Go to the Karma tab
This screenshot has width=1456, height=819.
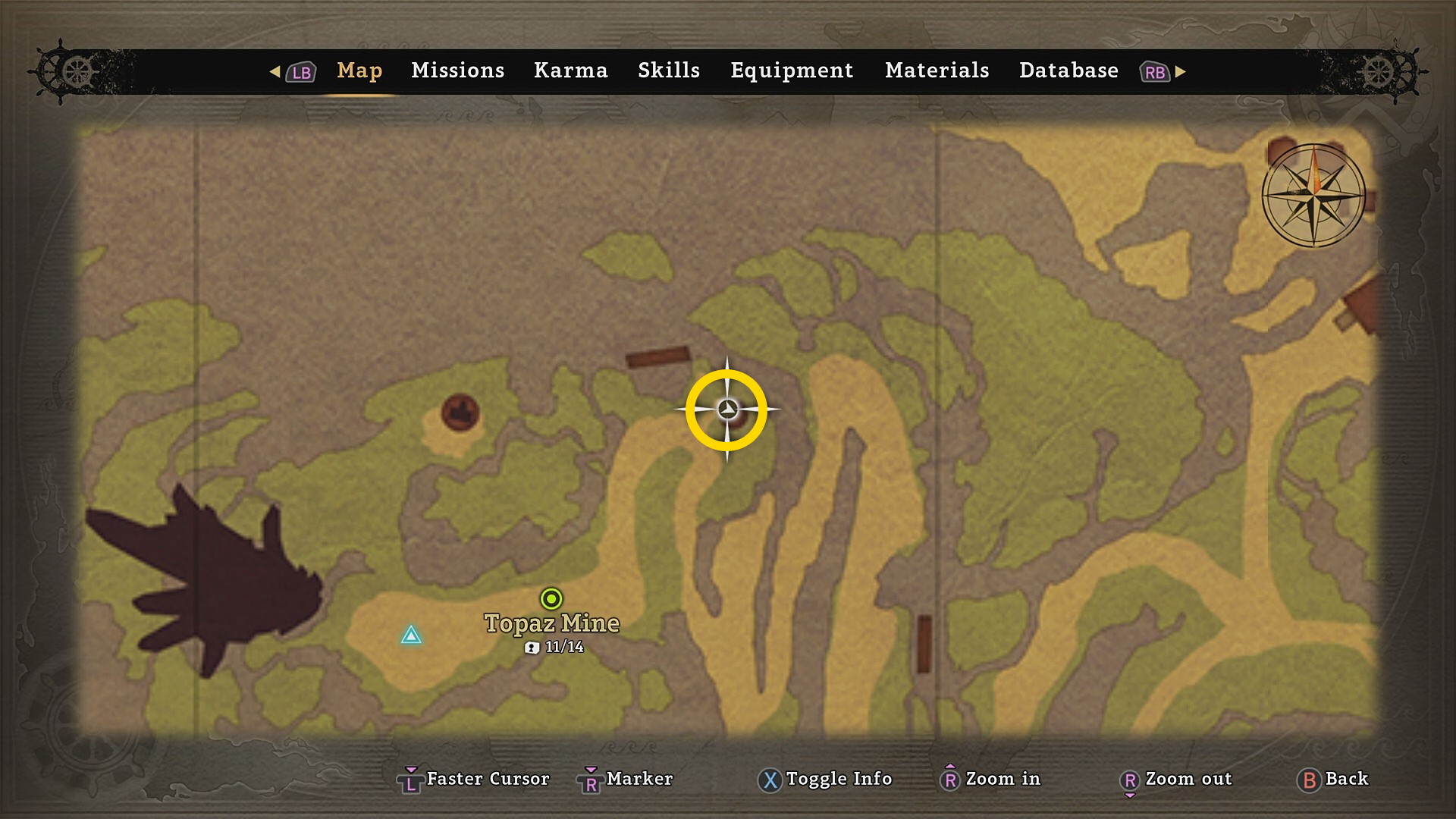570,71
